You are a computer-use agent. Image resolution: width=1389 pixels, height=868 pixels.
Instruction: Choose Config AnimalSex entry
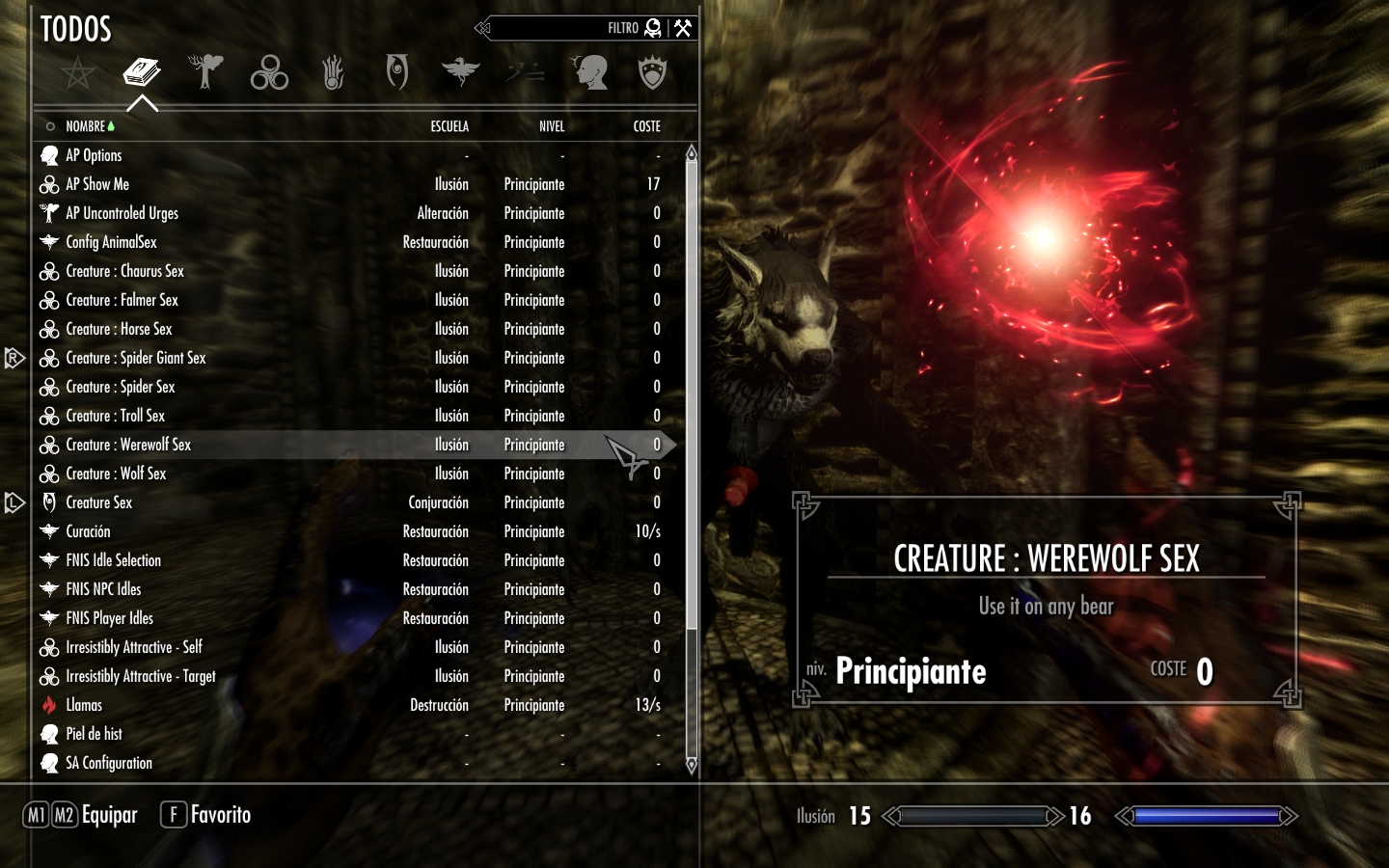111,242
